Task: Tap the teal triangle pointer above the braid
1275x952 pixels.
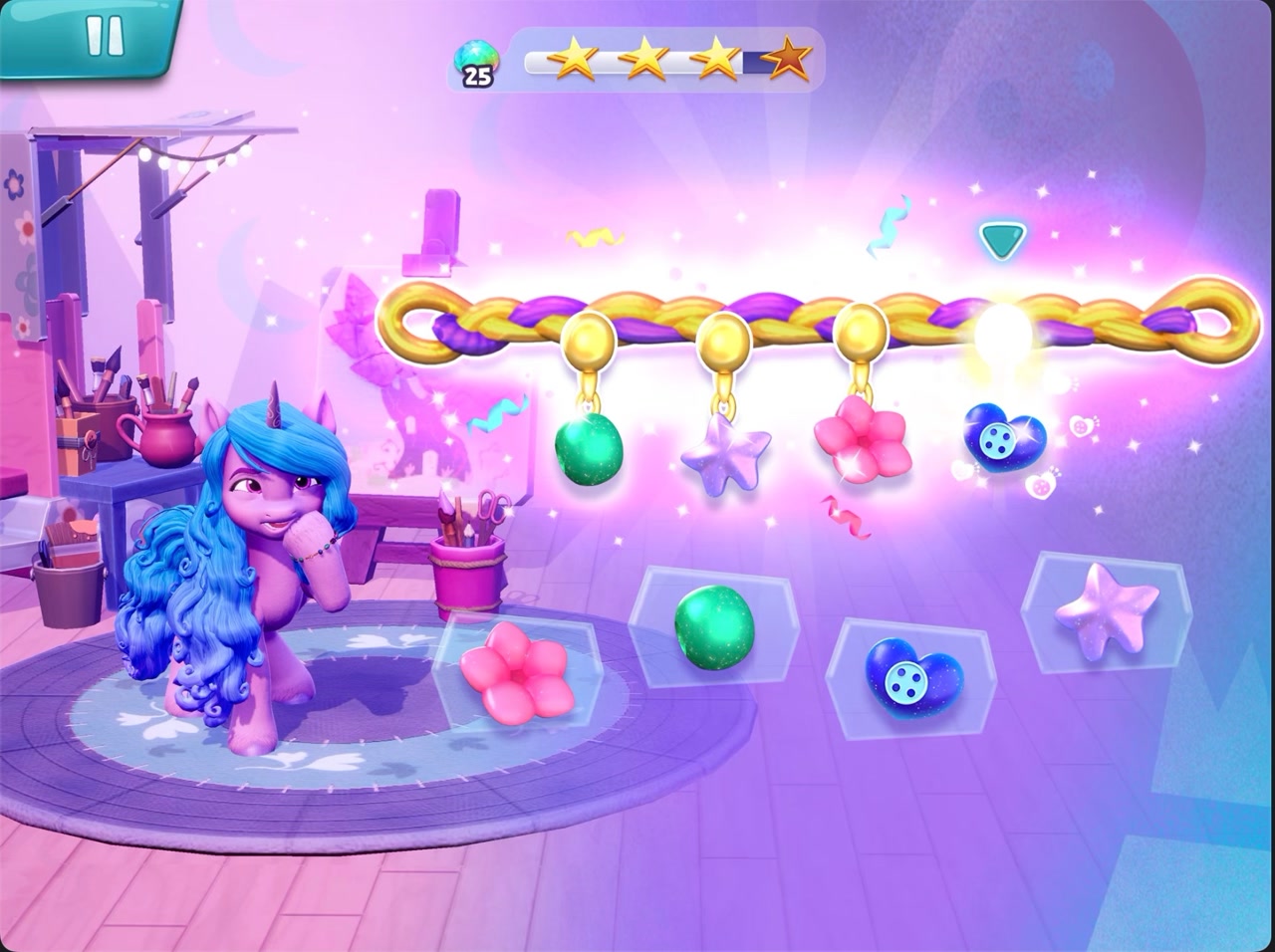Action: [x=999, y=239]
